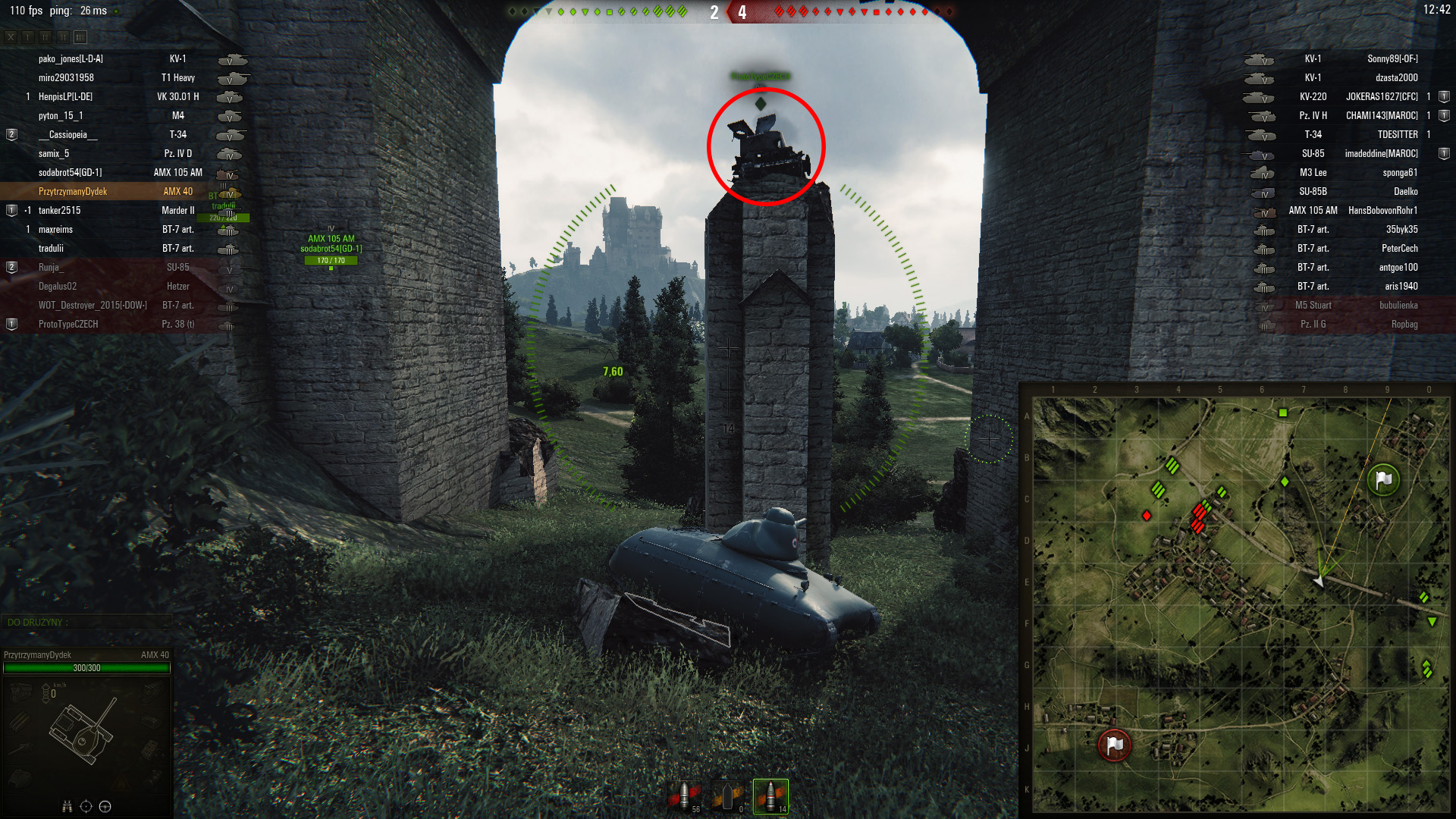Select the widest player-list layout button
Viewport: 1456px width, 819px height.
pyautogui.click(x=80, y=36)
